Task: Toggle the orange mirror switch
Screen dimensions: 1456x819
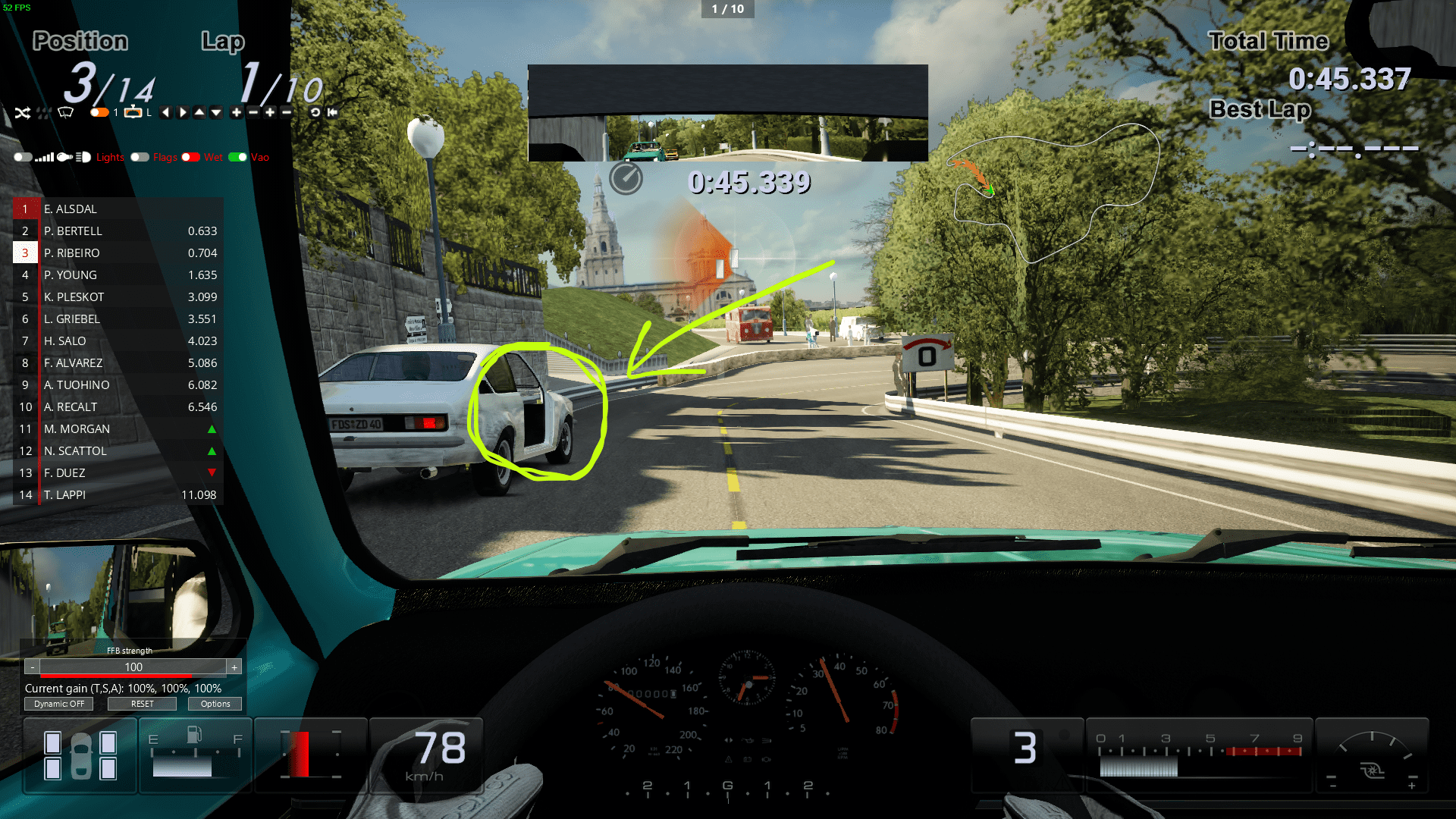Action: 99,112
